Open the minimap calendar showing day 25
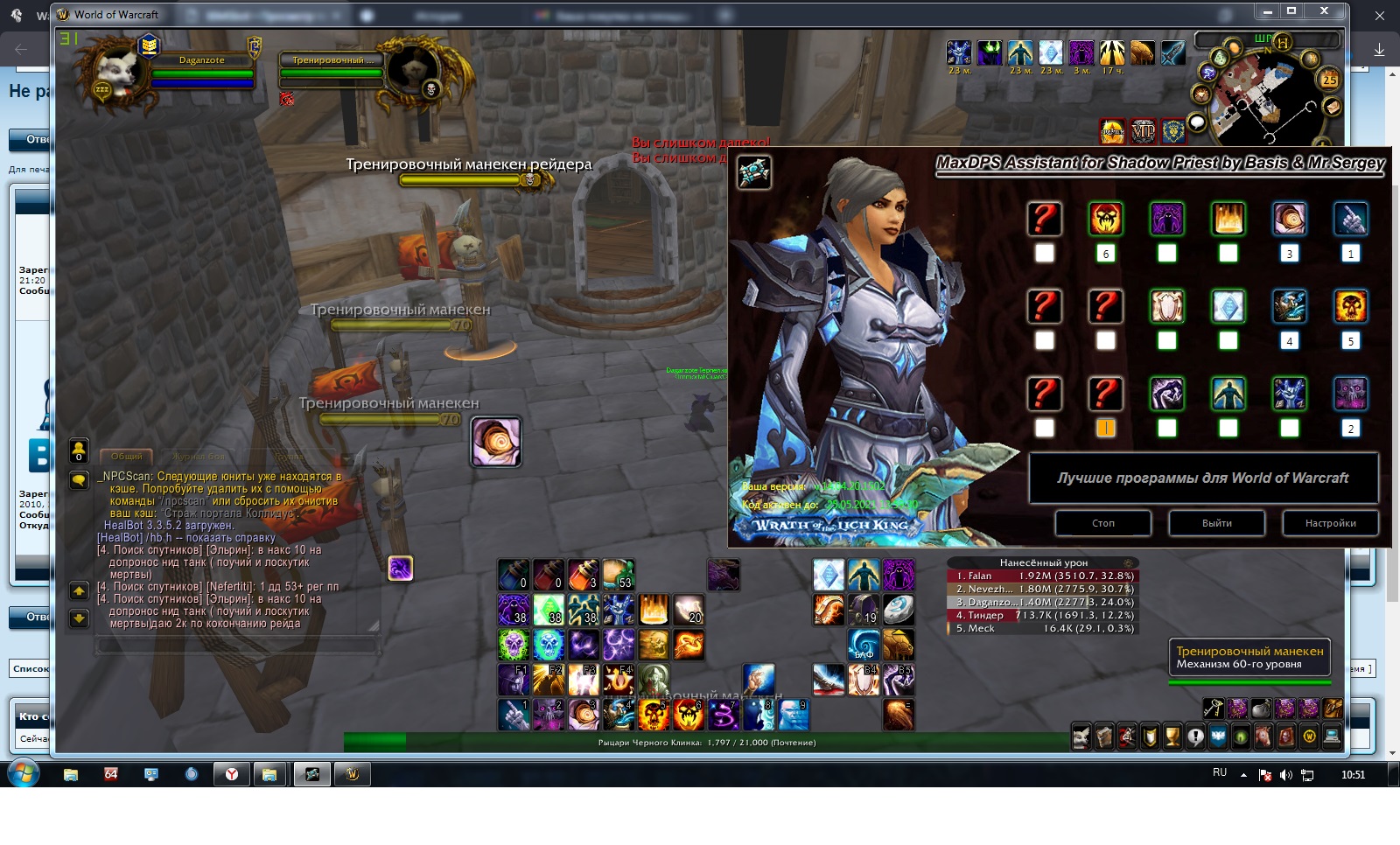The height and width of the screenshot is (845, 1400). point(1329,80)
